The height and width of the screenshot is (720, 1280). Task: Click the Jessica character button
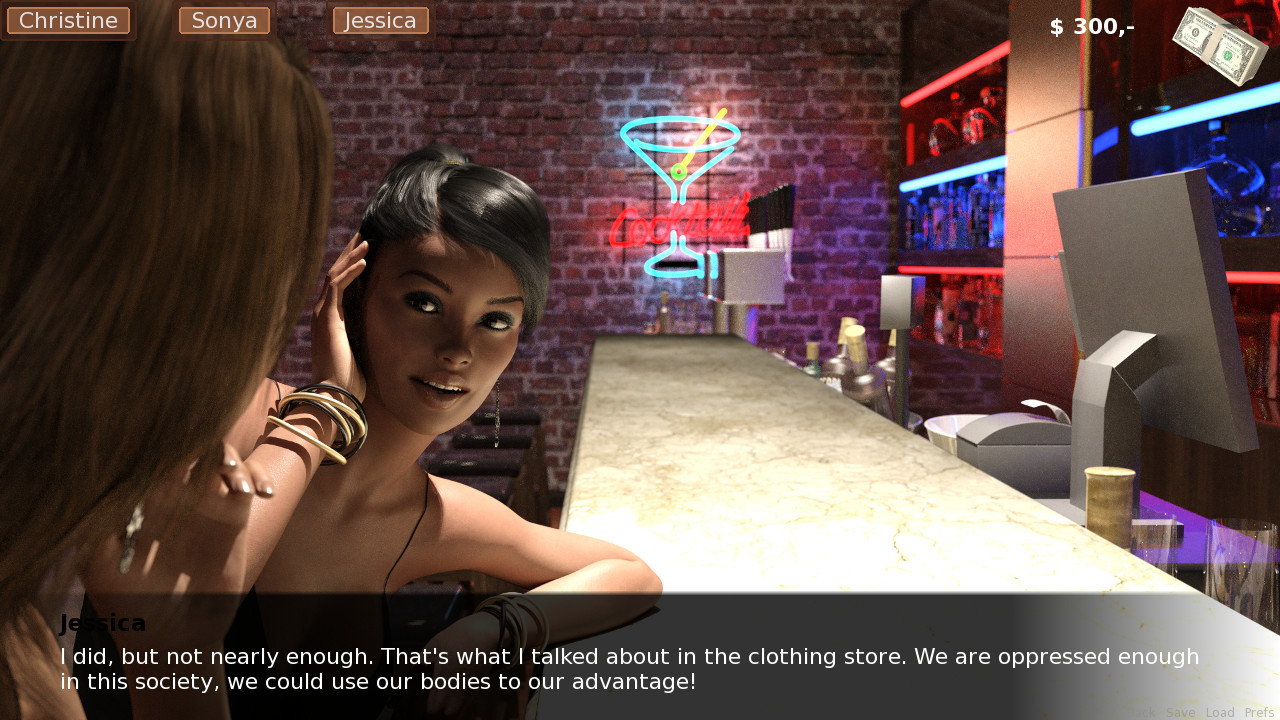coord(380,21)
